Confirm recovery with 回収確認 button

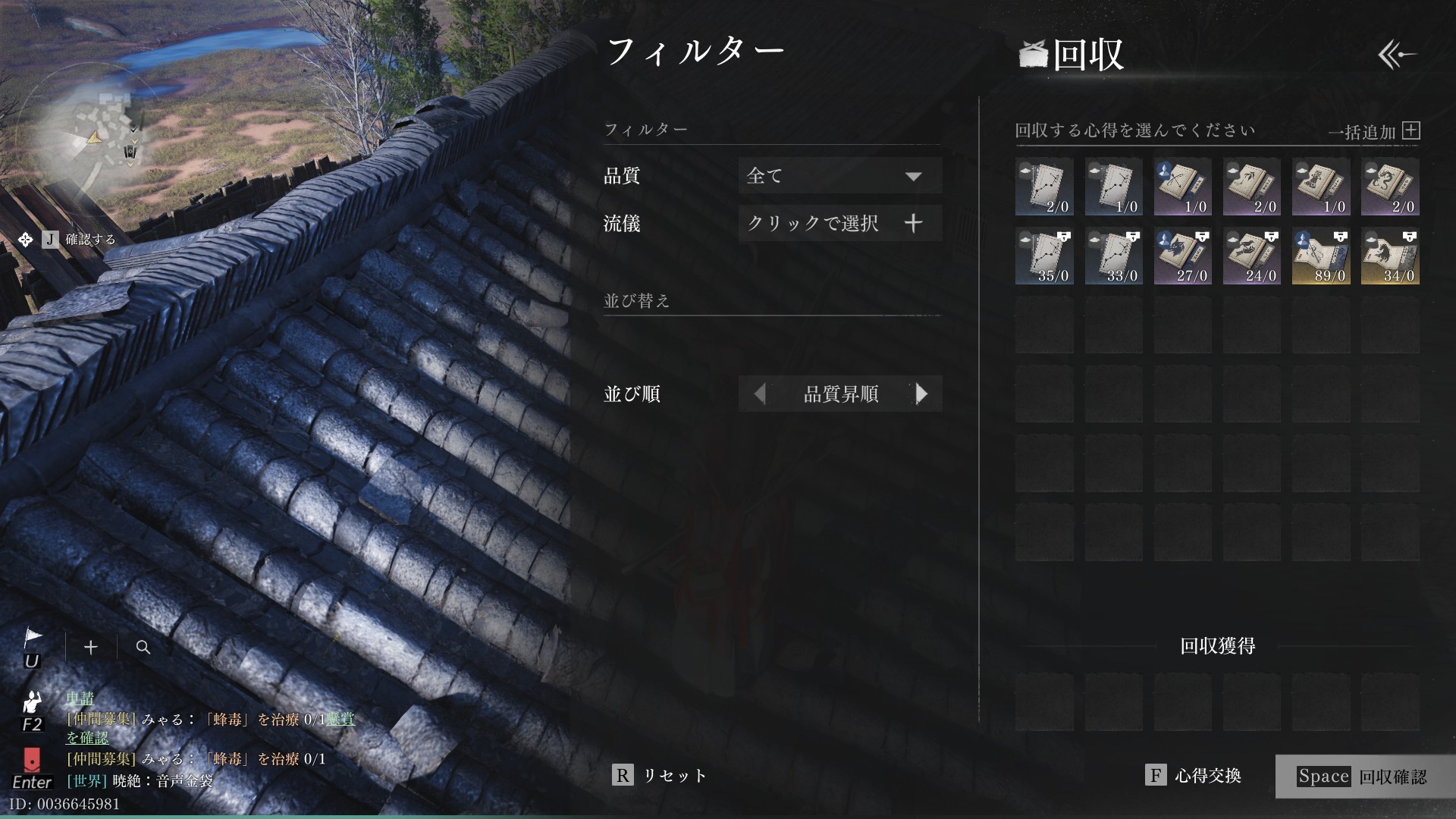tap(1363, 777)
